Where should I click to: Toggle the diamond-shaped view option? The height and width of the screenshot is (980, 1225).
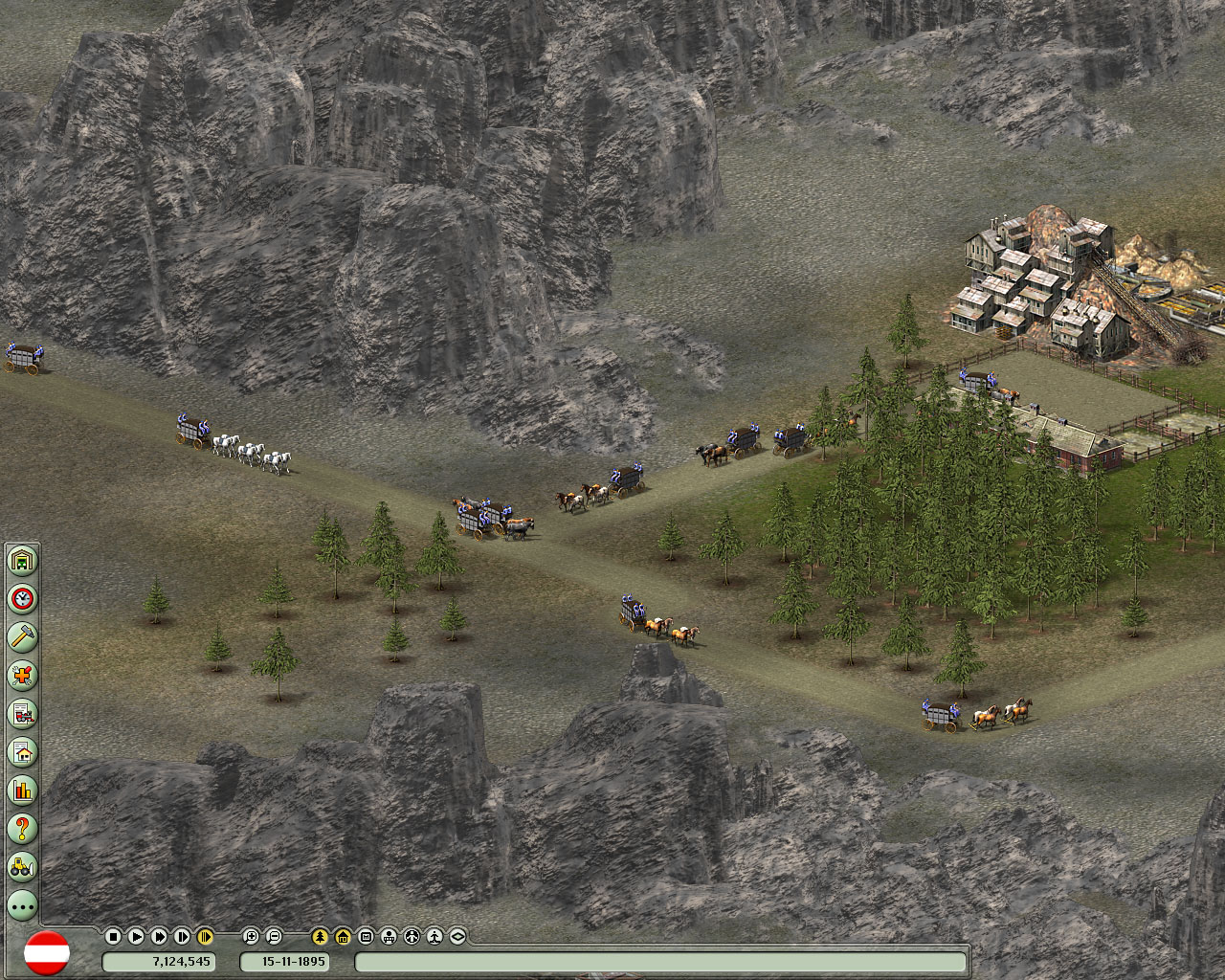(457, 936)
